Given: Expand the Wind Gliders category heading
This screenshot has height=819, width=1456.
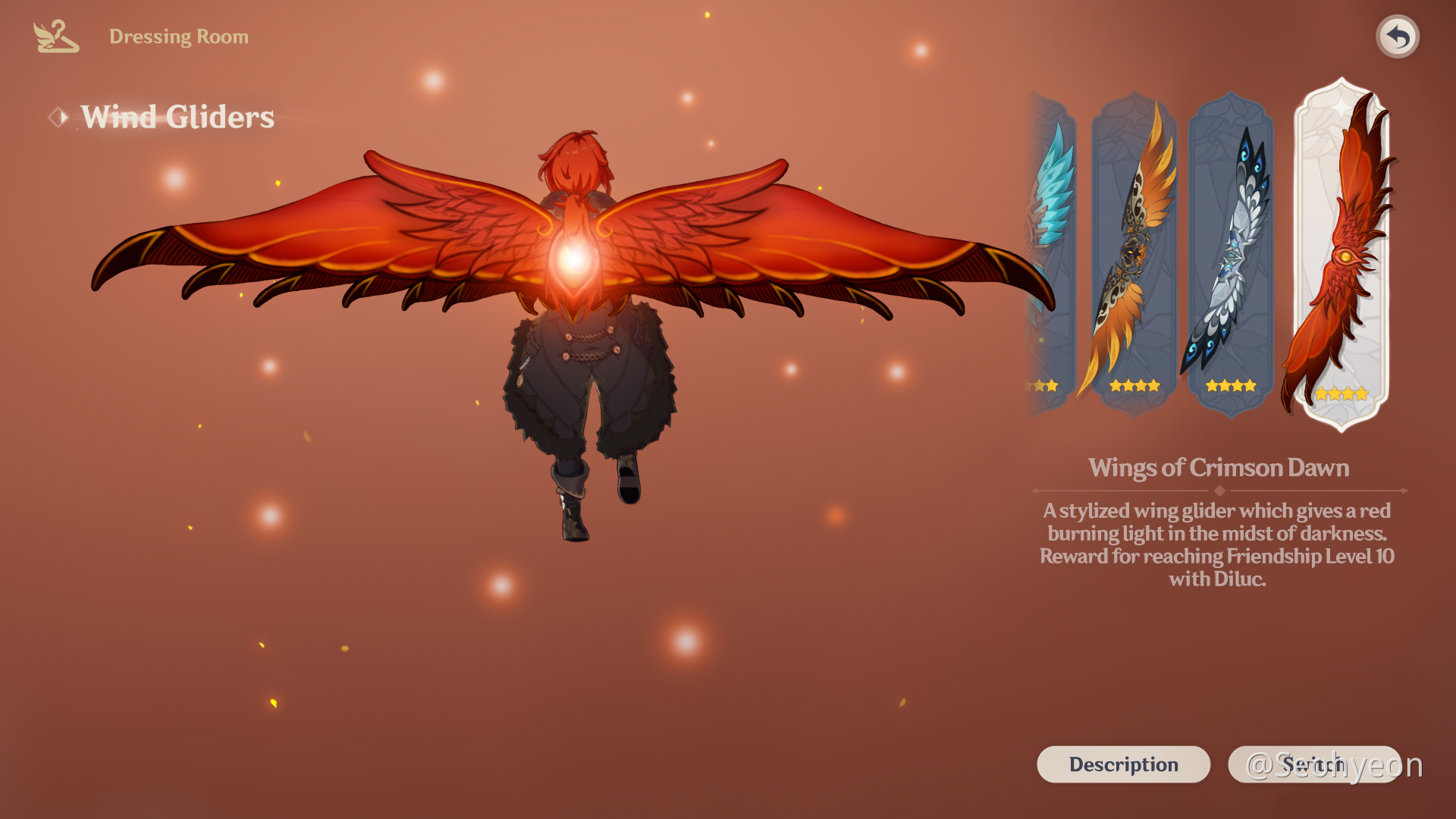Looking at the screenshot, I should click(177, 116).
